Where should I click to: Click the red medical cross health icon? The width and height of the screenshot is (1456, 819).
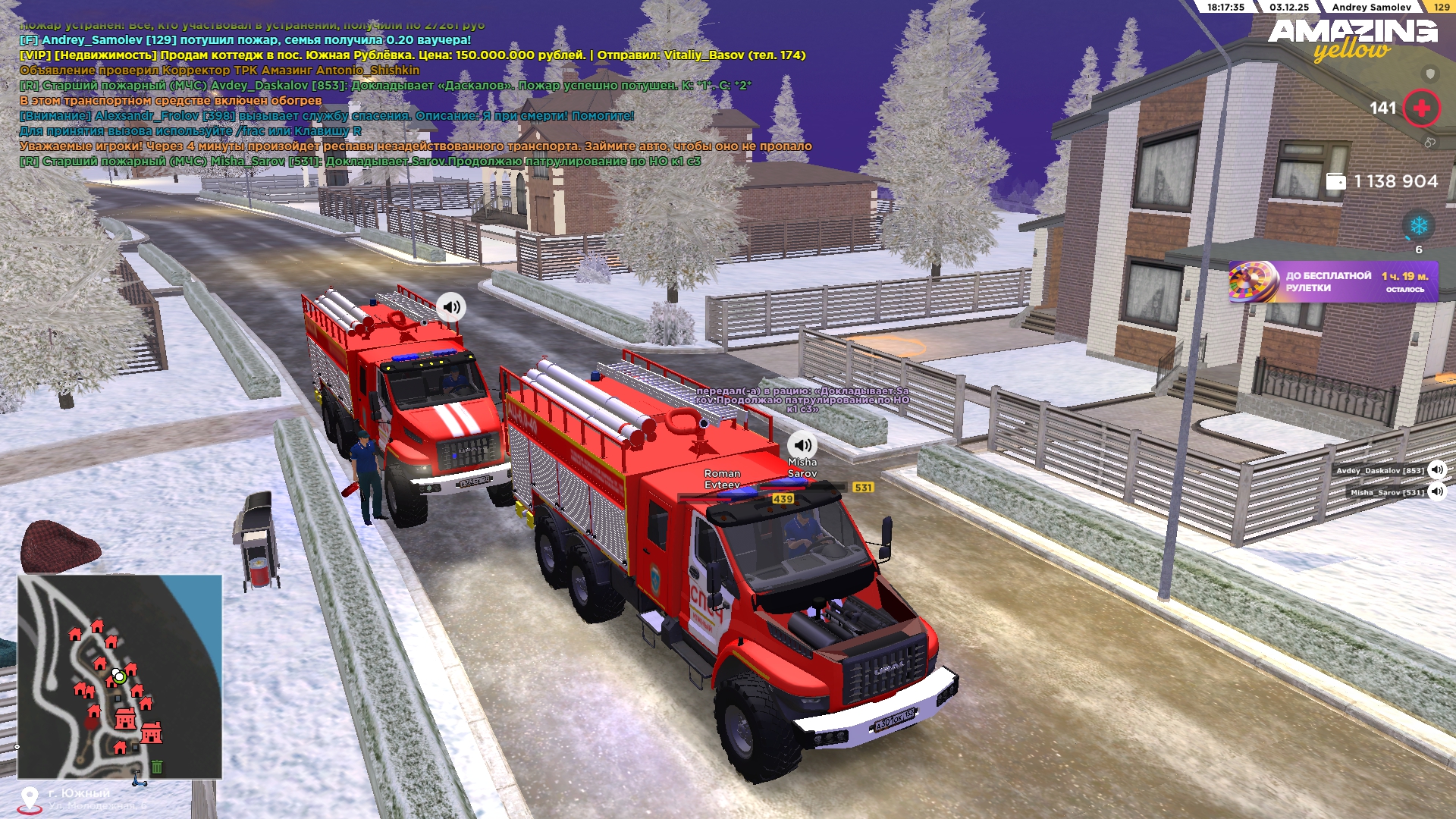point(1421,108)
